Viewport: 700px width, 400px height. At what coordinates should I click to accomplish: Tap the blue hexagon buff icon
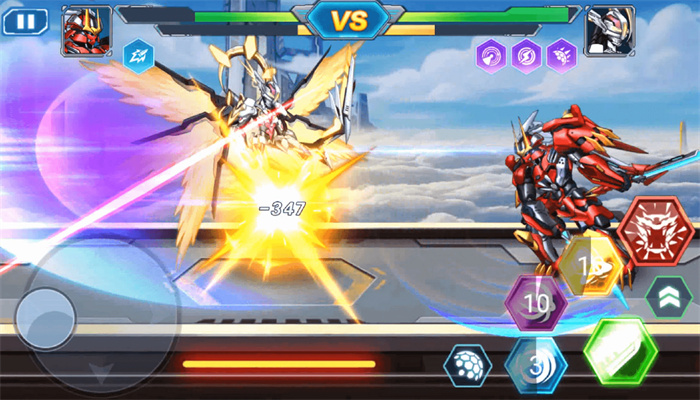coord(138,55)
